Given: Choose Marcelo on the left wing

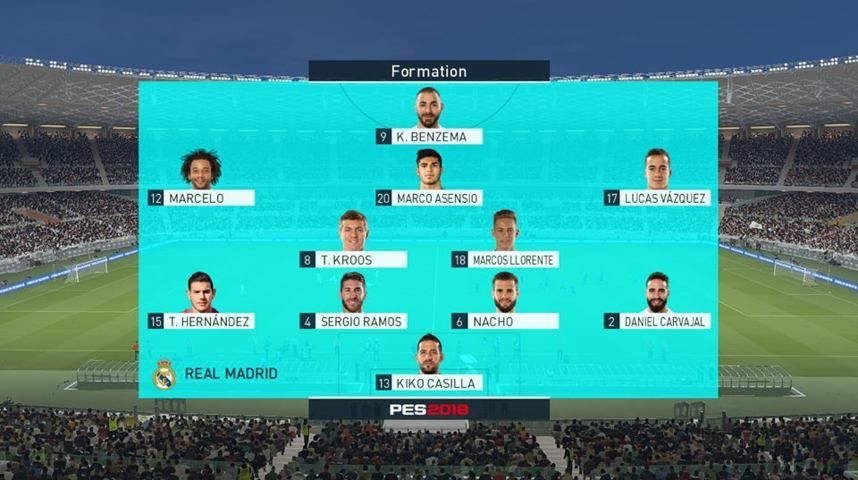Looking at the screenshot, I should coord(201,198).
